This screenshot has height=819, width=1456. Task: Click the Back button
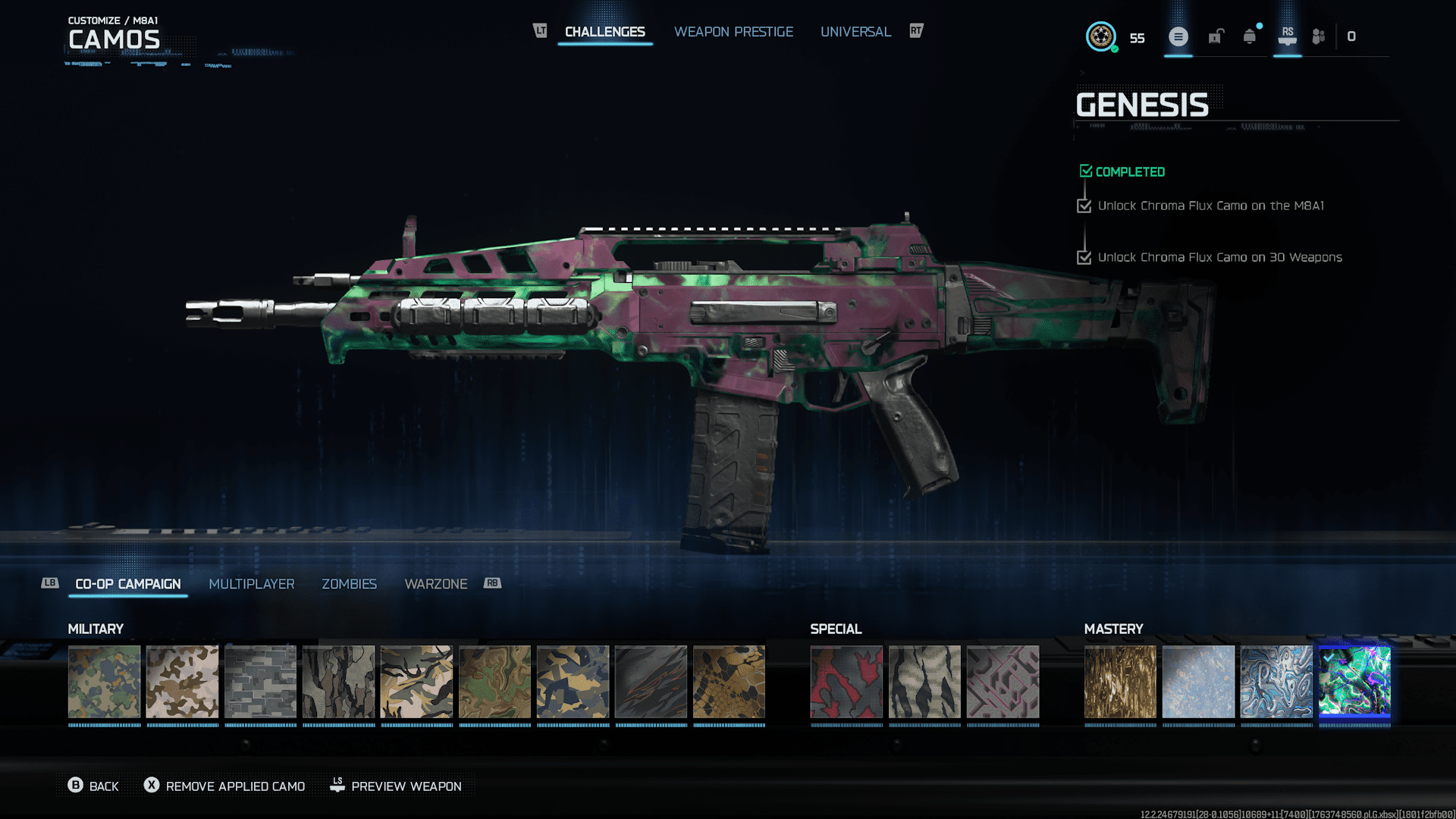94,786
